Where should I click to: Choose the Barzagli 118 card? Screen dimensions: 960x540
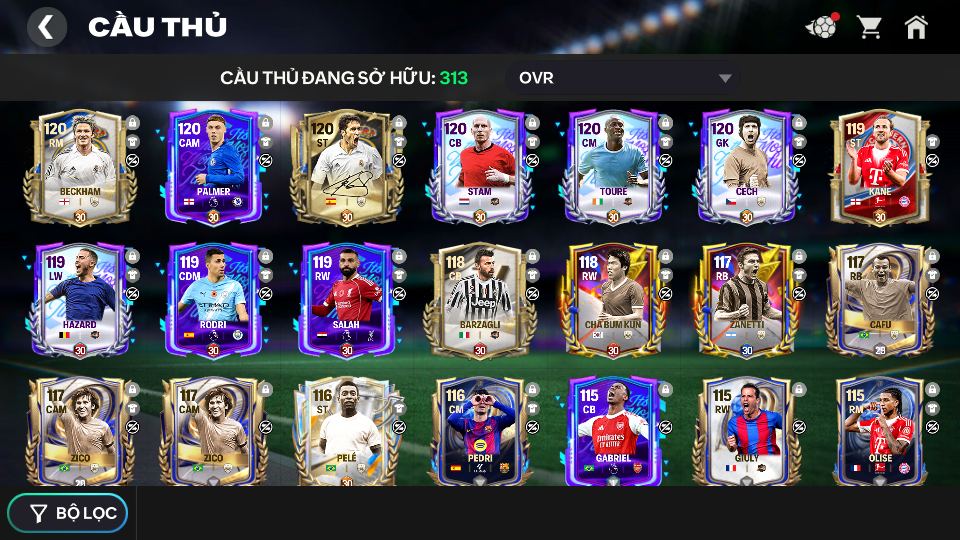[480, 299]
